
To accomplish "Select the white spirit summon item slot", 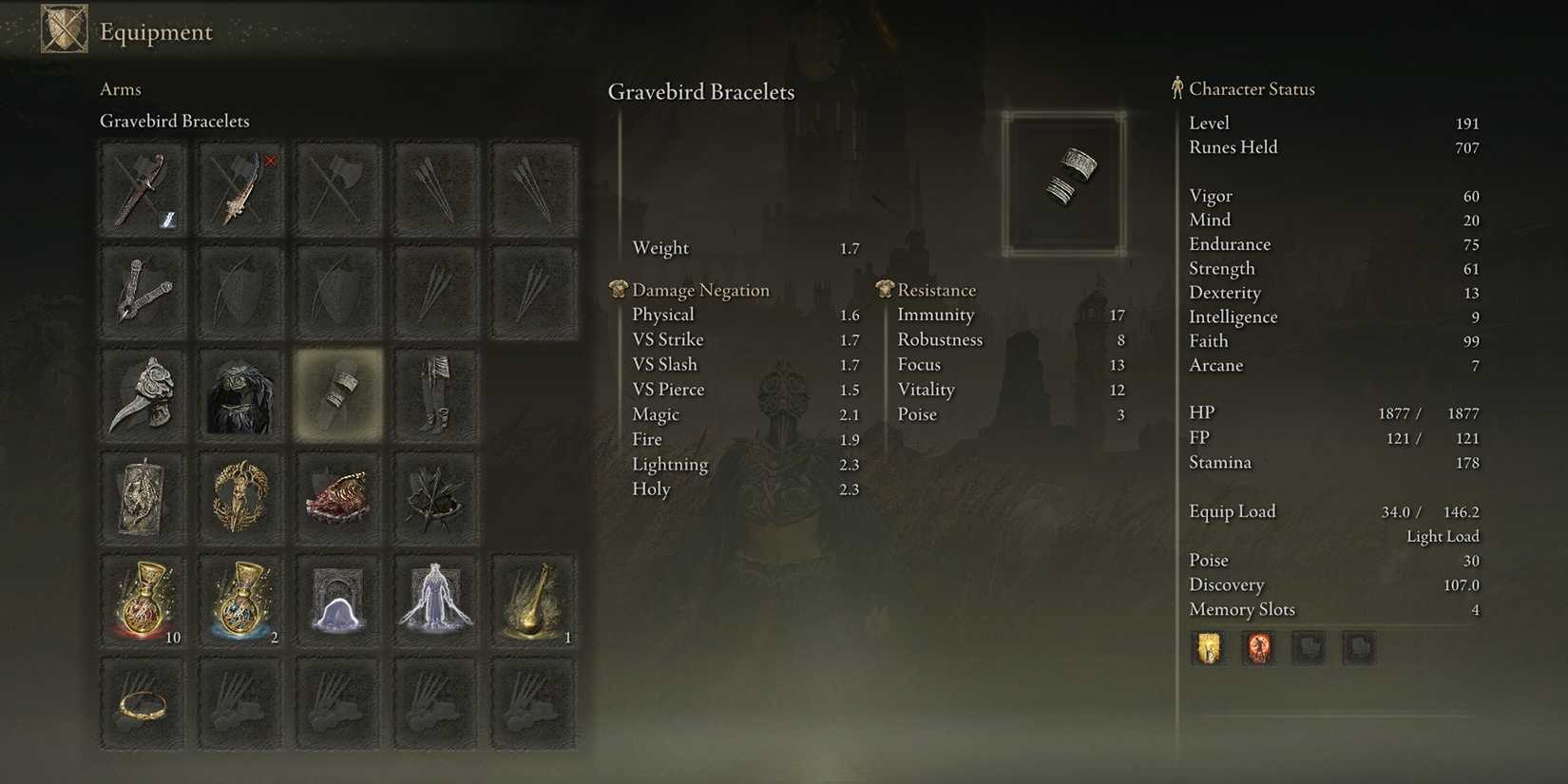I will click(435, 599).
